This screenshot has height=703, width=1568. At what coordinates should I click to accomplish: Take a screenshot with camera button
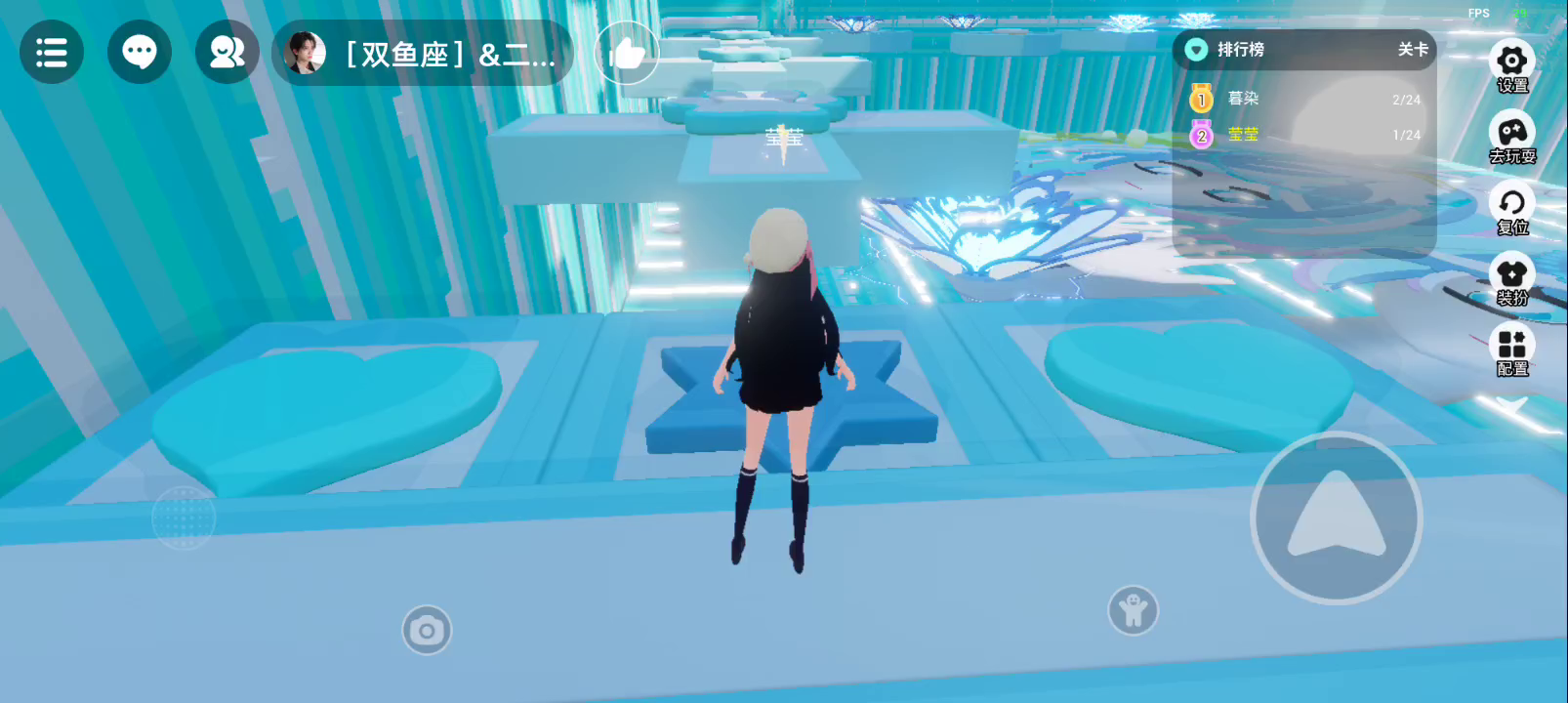[427, 631]
